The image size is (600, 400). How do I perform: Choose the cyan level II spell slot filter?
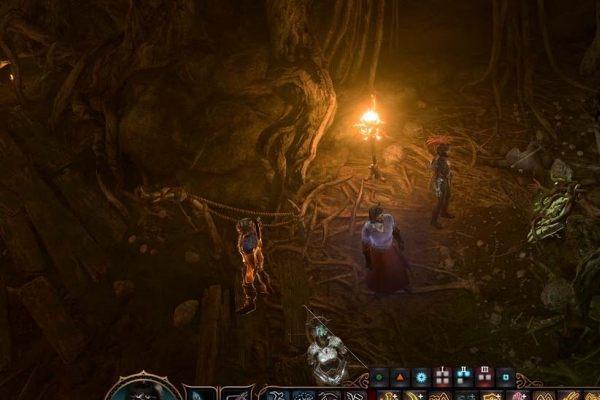point(463,377)
